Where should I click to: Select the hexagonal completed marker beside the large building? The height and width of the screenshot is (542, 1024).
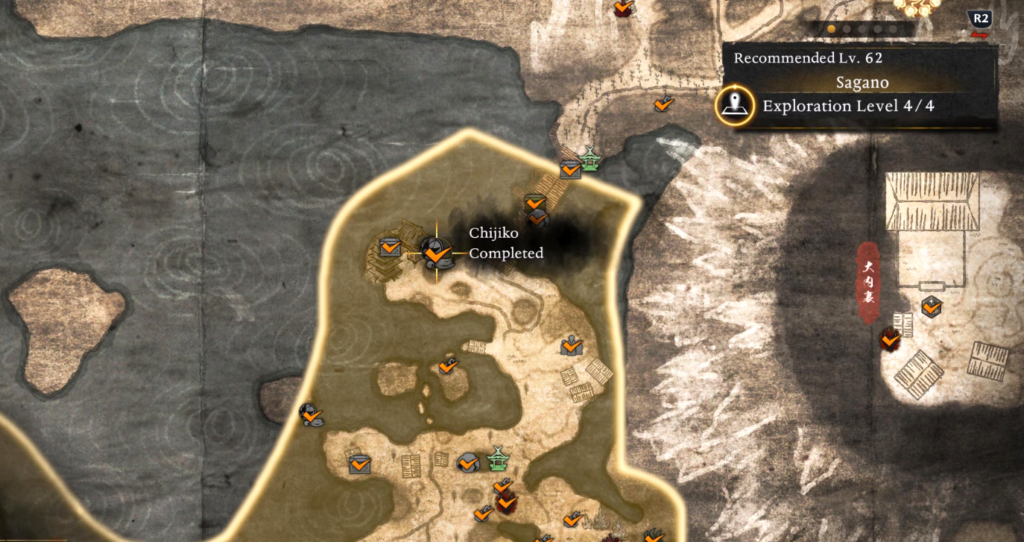(931, 307)
